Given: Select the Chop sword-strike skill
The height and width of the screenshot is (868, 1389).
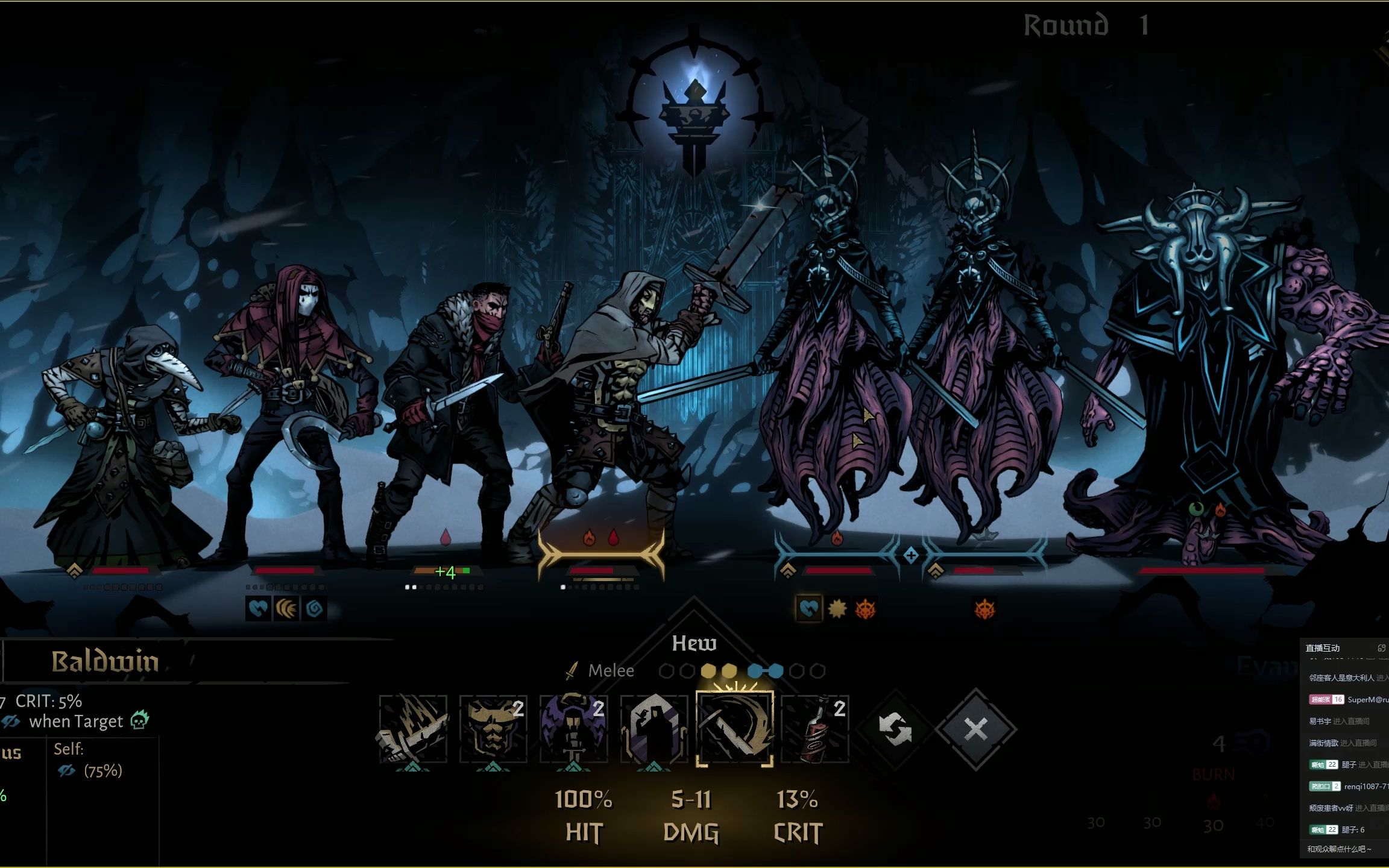Looking at the screenshot, I should [413, 728].
